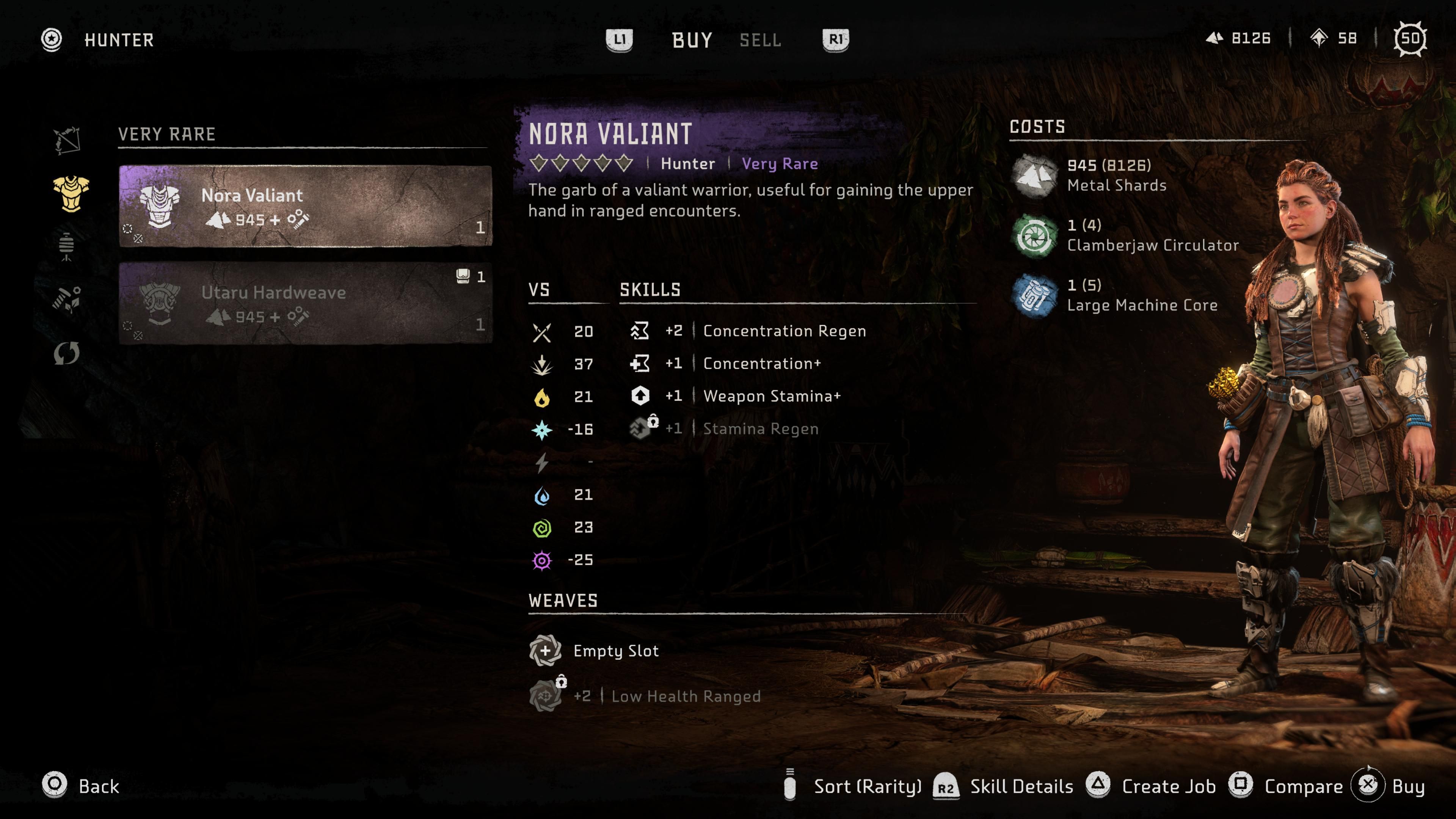1456x819 pixels.
Task: Select the Concentration+ skill row
Action: 761,364
